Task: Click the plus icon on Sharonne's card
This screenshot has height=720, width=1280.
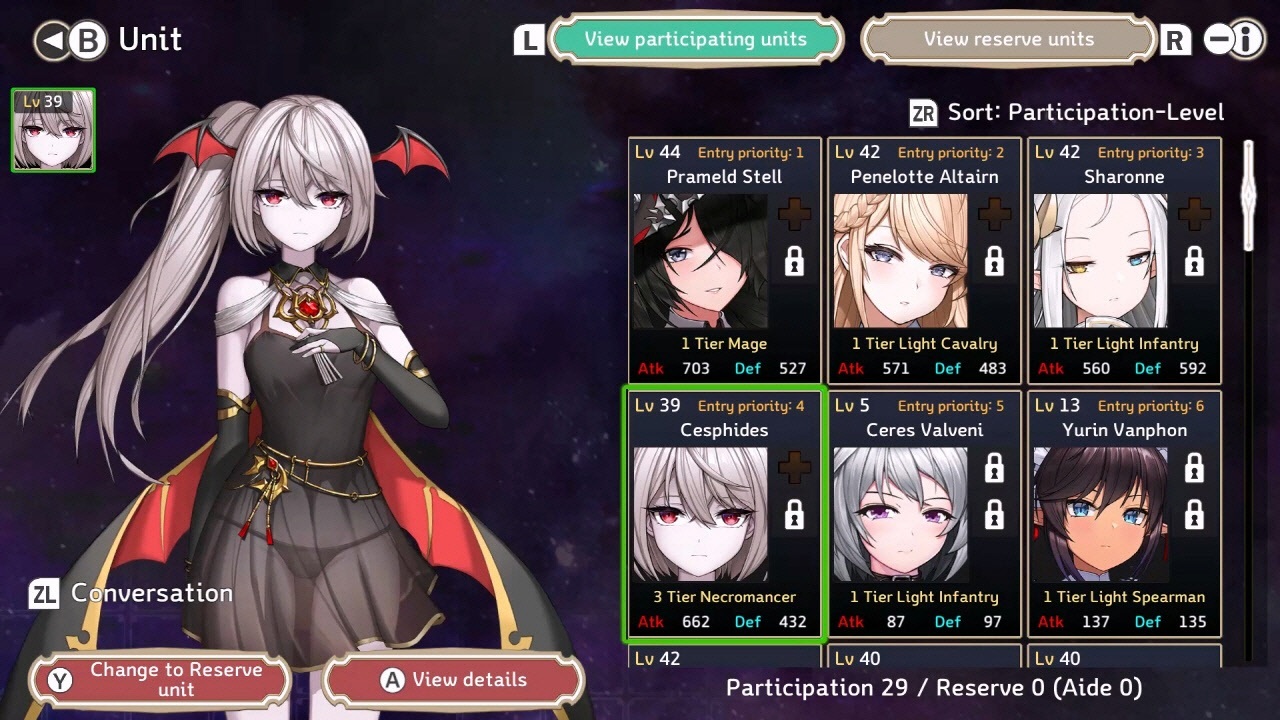Action: 1193,213
